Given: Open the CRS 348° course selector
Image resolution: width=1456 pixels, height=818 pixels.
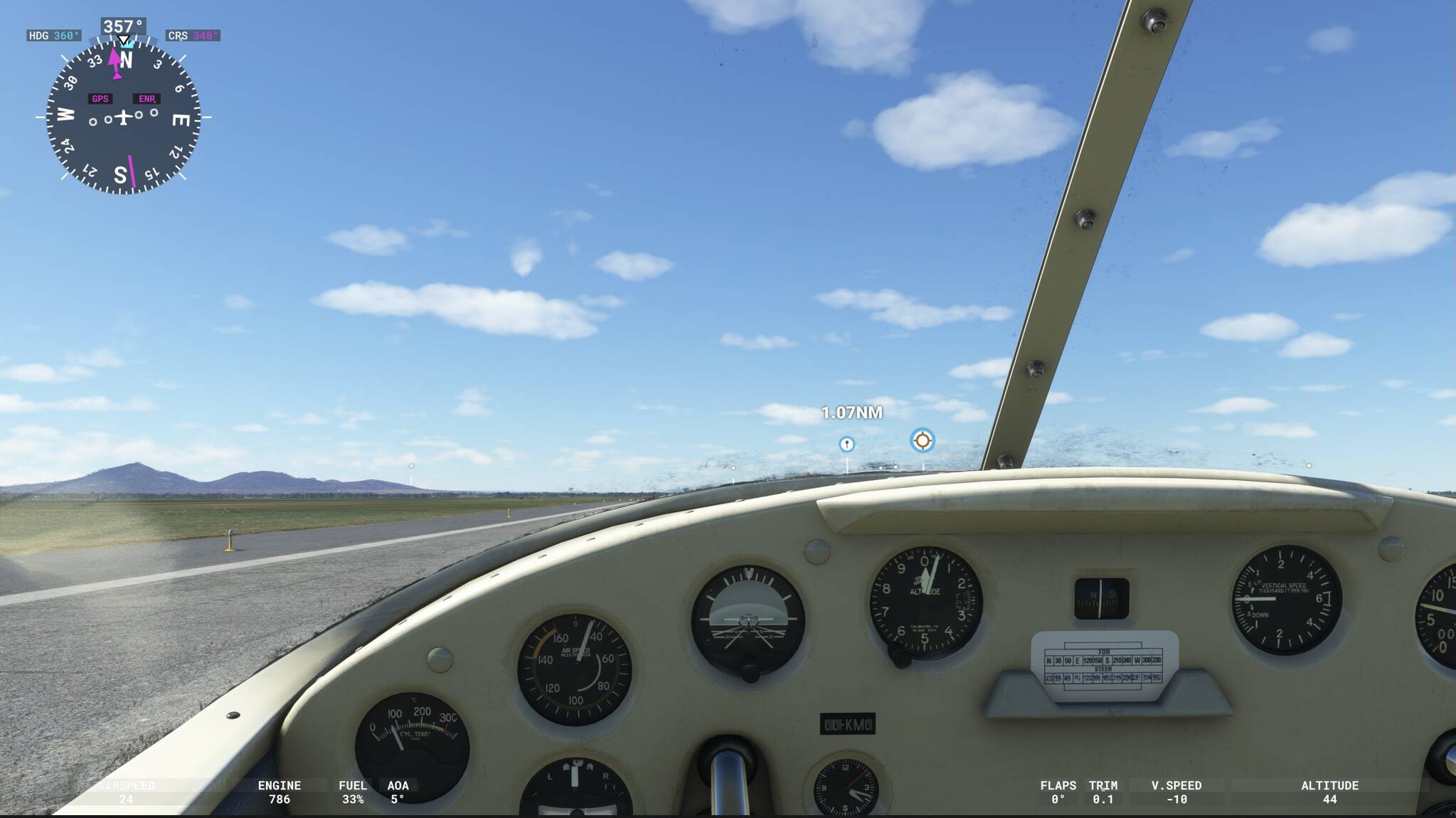Looking at the screenshot, I should [194, 34].
